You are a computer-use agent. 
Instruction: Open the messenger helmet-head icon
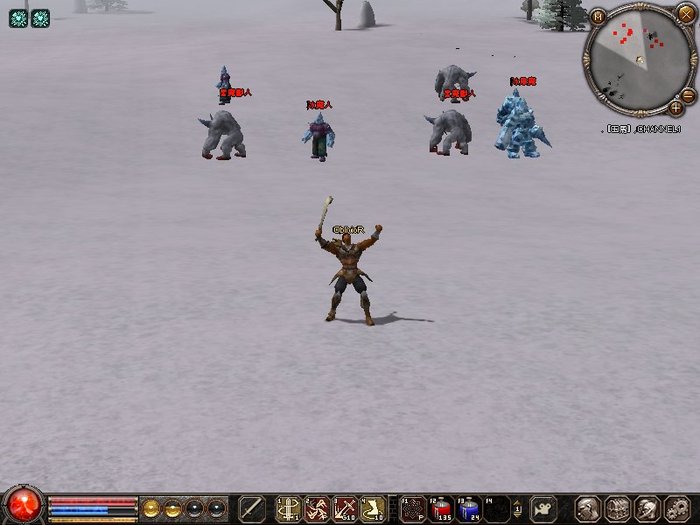(x=647, y=508)
